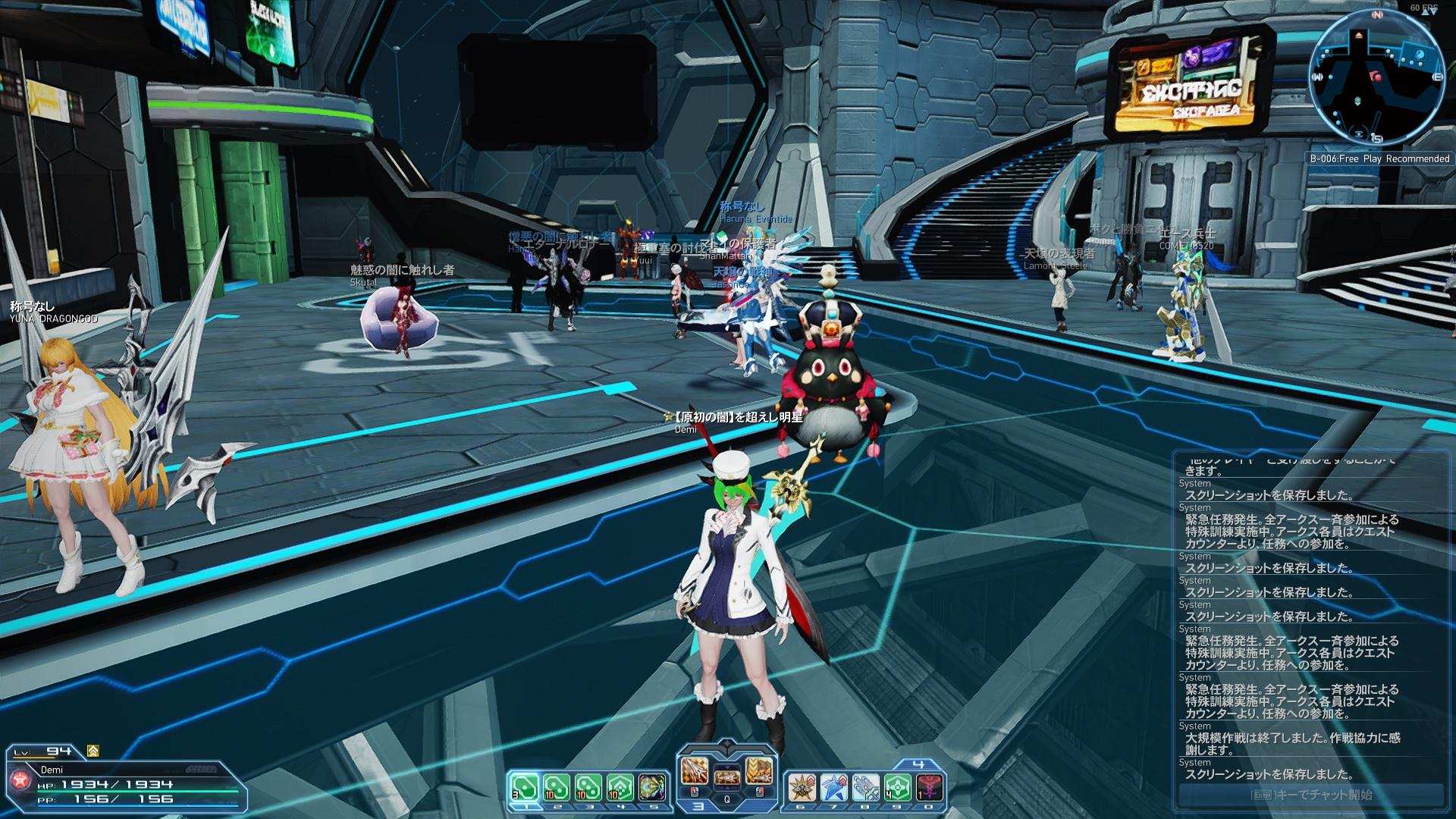Activate the skill icon in subpalette slot 5
The height and width of the screenshot is (819, 1456).
coord(652,787)
